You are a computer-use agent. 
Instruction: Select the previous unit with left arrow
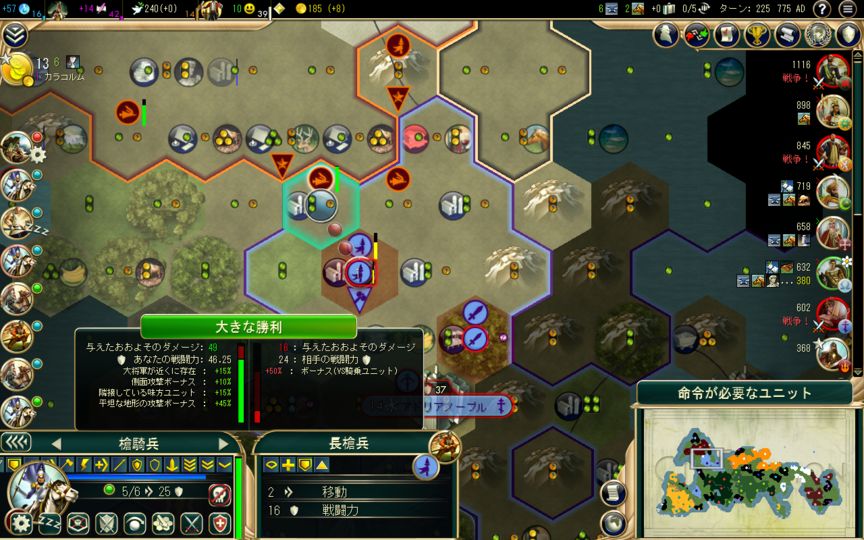pyautogui.click(x=57, y=443)
